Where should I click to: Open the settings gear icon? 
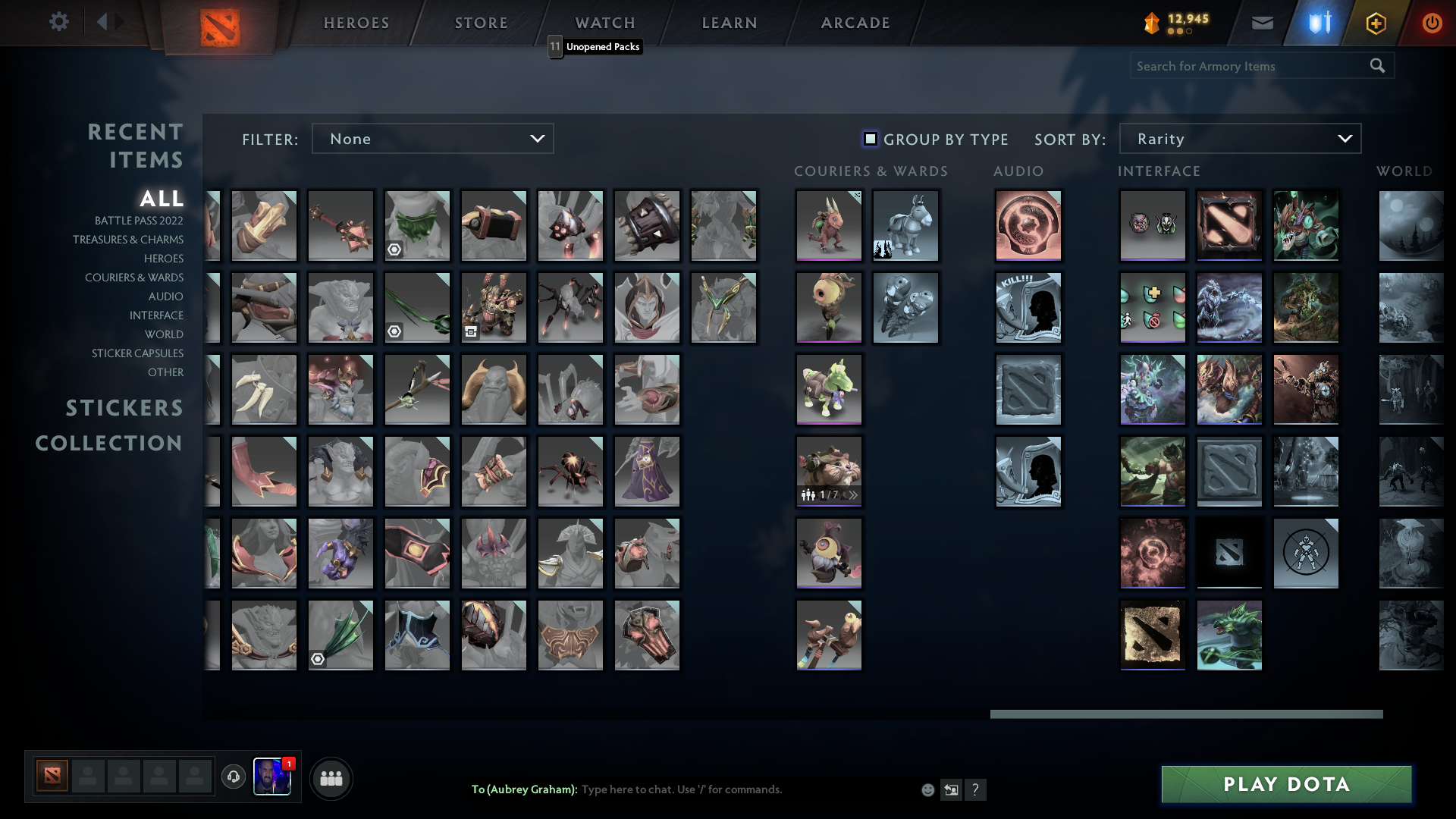(59, 22)
